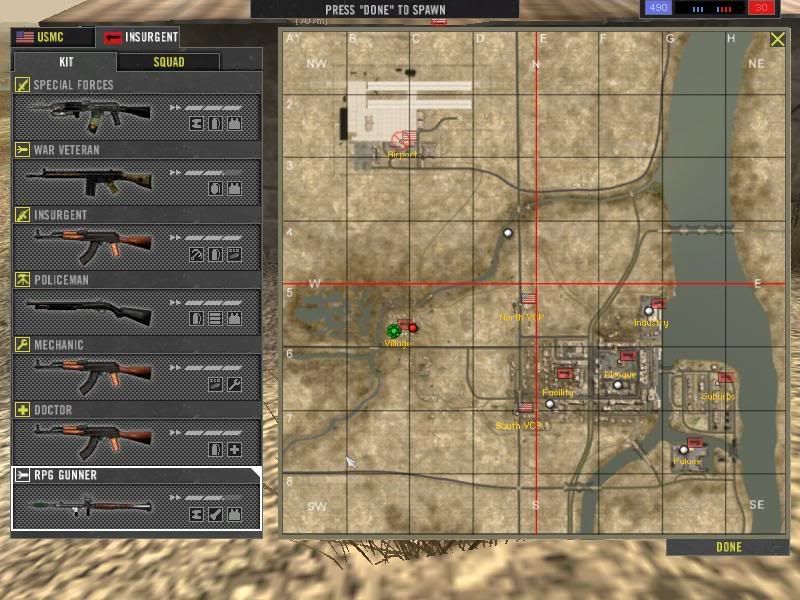Choose the Policeman shotgun kit
The height and width of the screenshot is (600, 800).
coord(136,304)
